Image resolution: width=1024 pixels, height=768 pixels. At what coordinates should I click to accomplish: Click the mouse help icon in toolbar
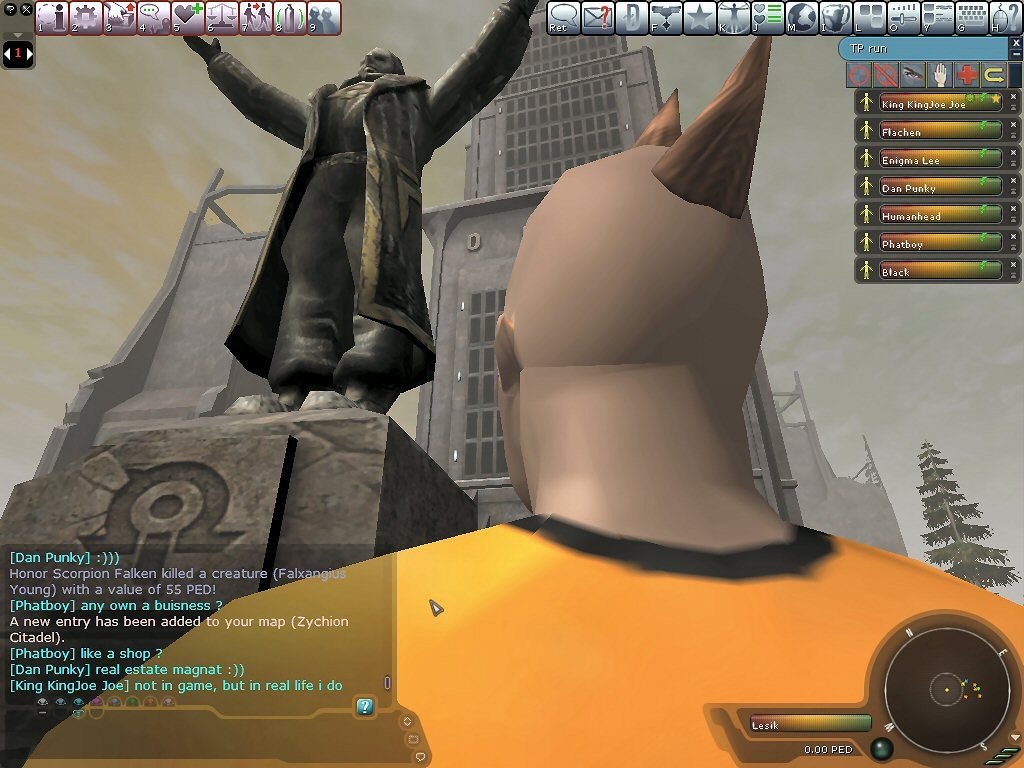(1005, 17)
